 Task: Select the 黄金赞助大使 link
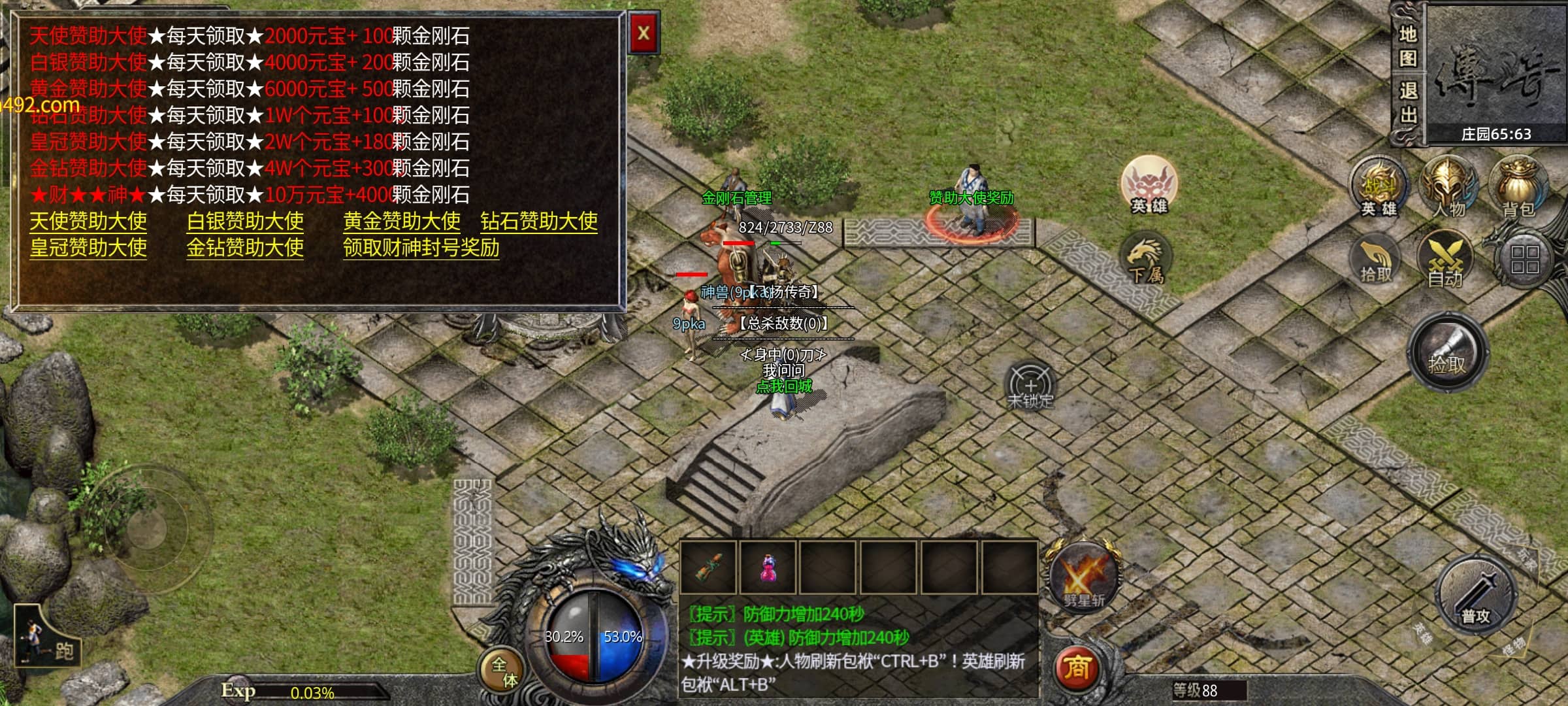click(x=402, y=222)
